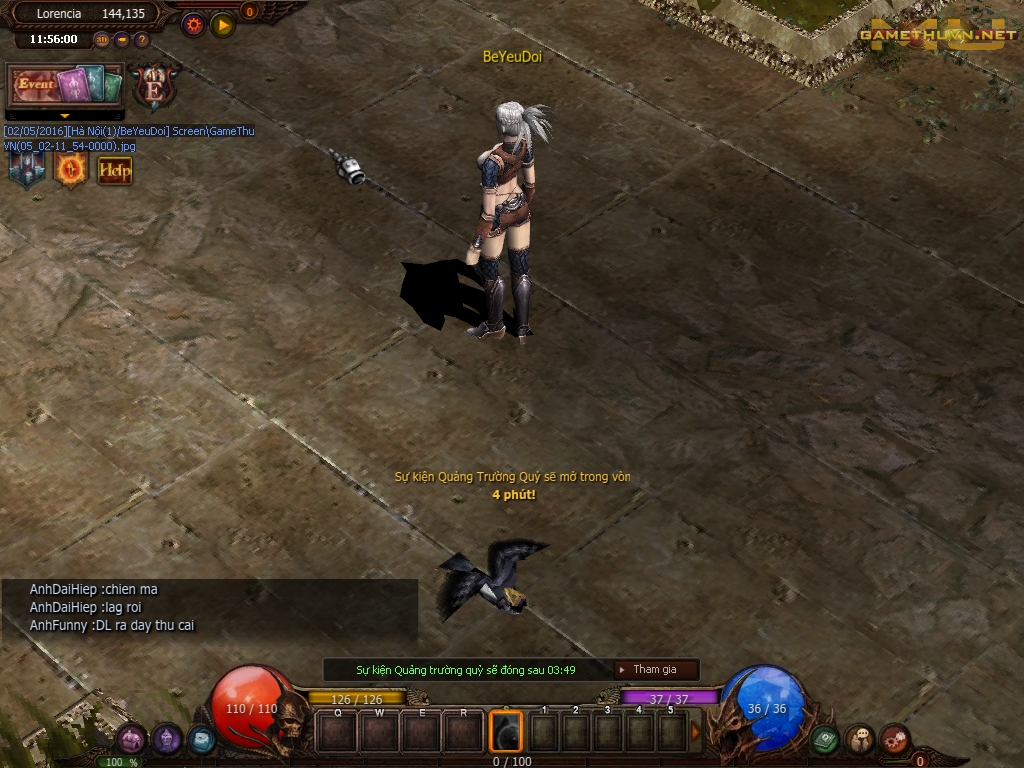Screen dimensions: 1024x768
Task: Open the speech bubble community icon
Action: click(x=860, y=739)
